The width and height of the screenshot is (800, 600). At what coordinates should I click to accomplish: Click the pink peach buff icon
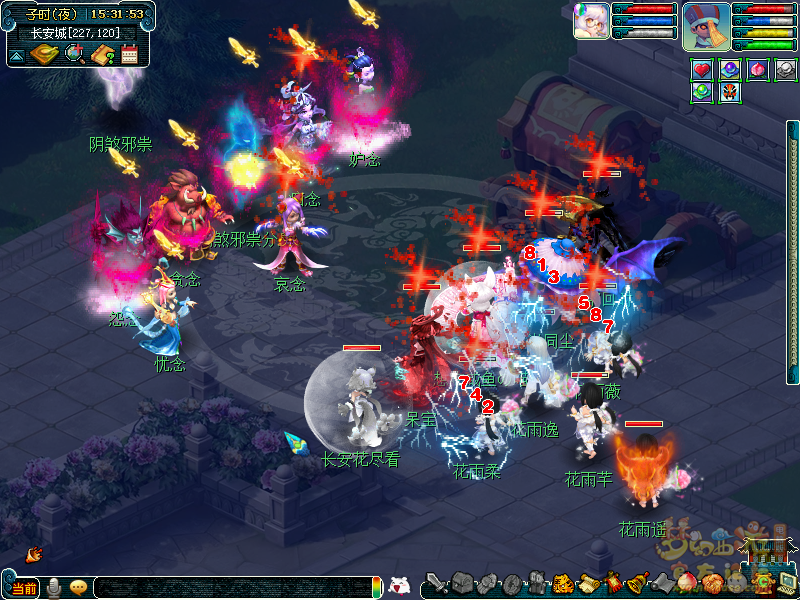pos(758,70)
